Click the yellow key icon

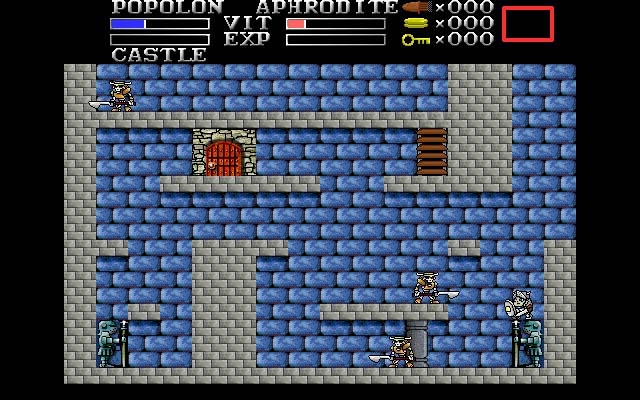(416, 39)
